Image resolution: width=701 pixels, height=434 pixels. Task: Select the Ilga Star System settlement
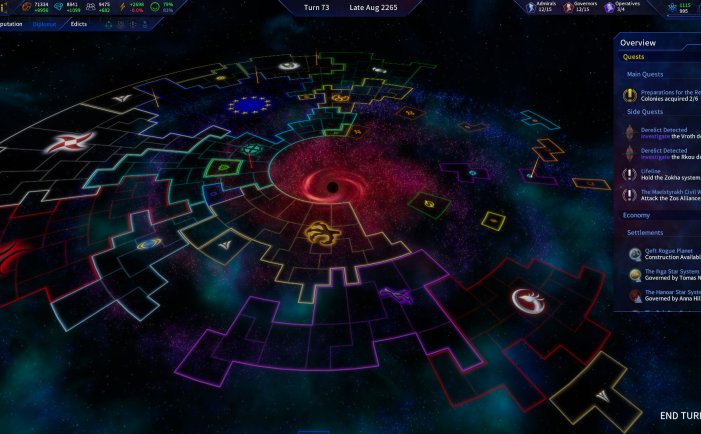[x=660, y=275]
